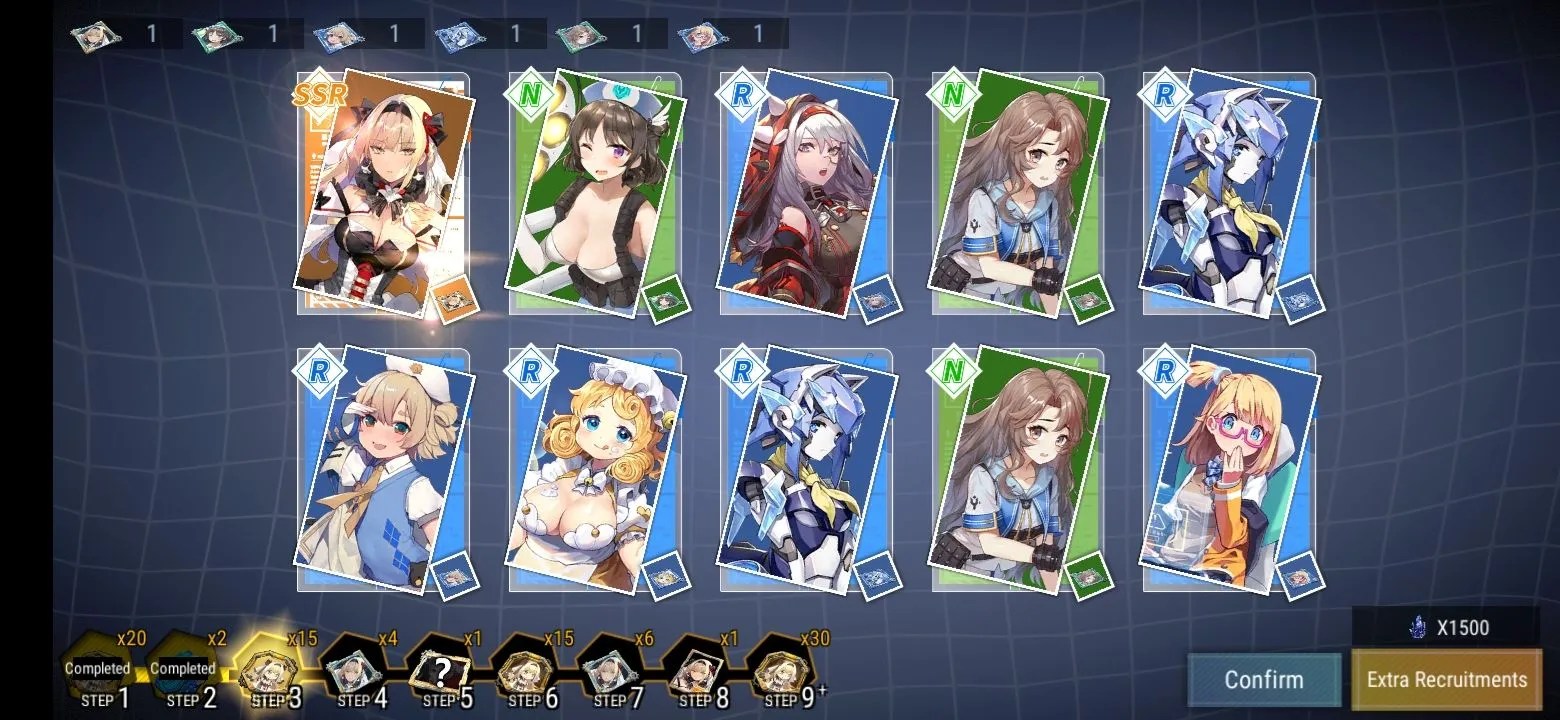Viewport: 1560px width, 720px height.
Task: Choose Extra Recruitments
Action: (x=1446, y=680)
